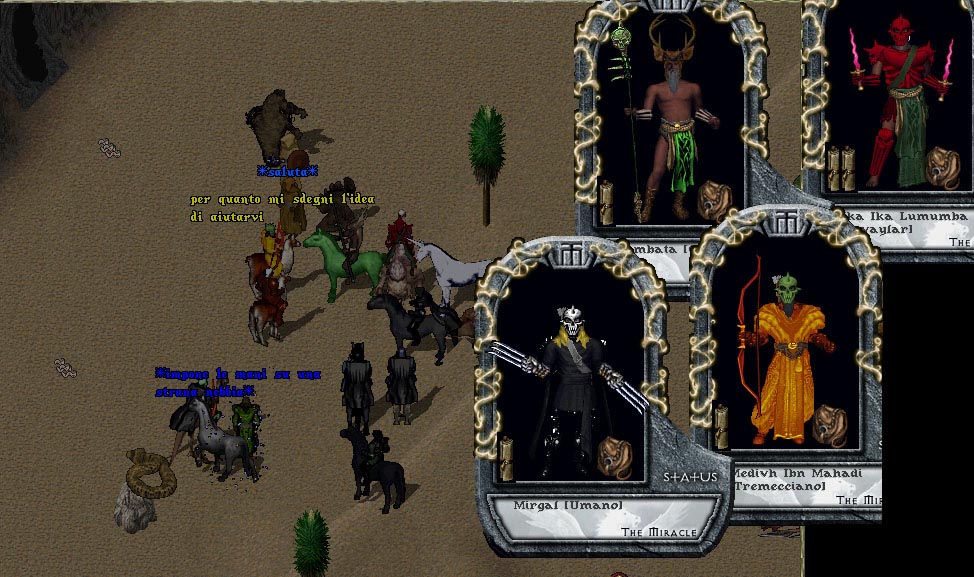Viewport: 974px width, 577px height.
Task: Open the backpack on the antlered character's paperdoll
Action: click(713, 199)
